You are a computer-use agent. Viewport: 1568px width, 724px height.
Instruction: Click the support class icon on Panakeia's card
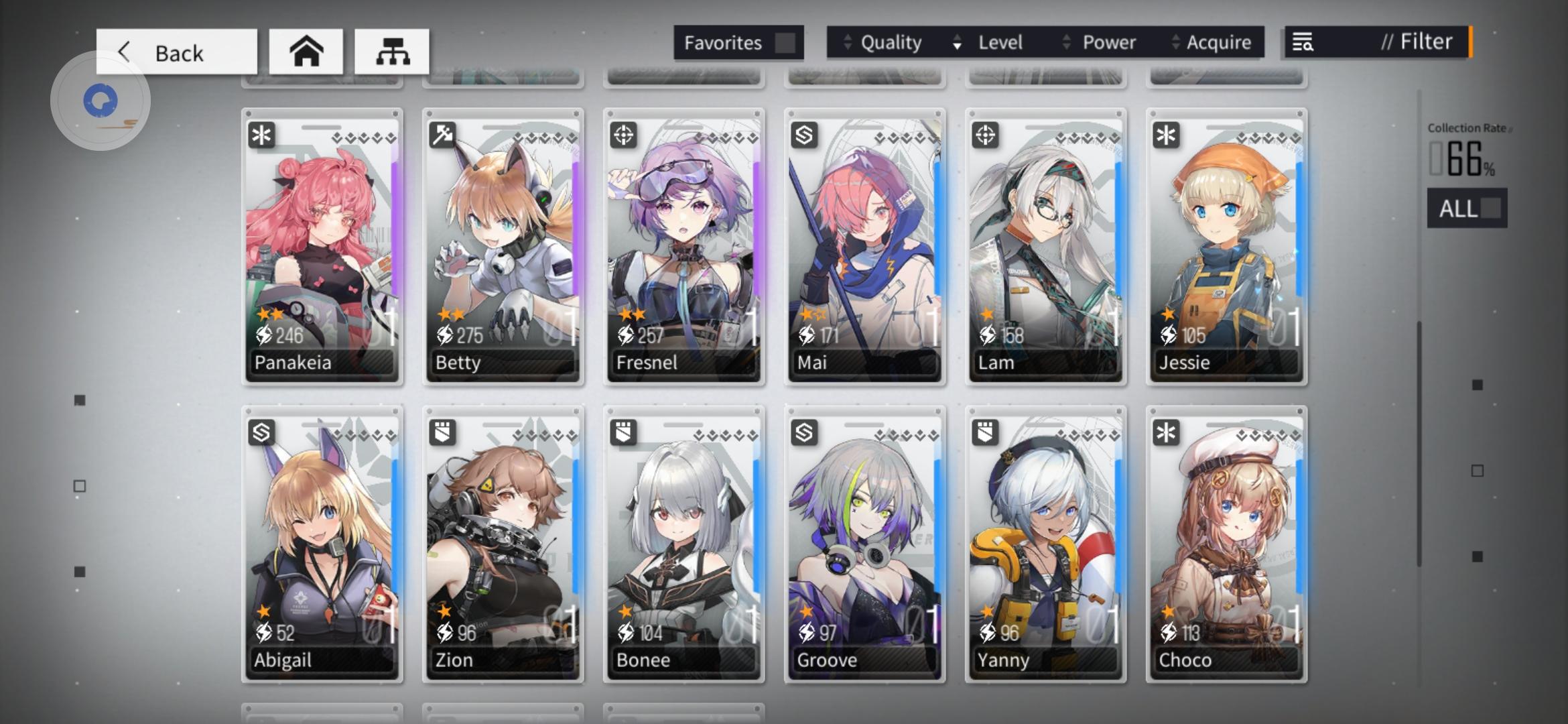(262, 135)
